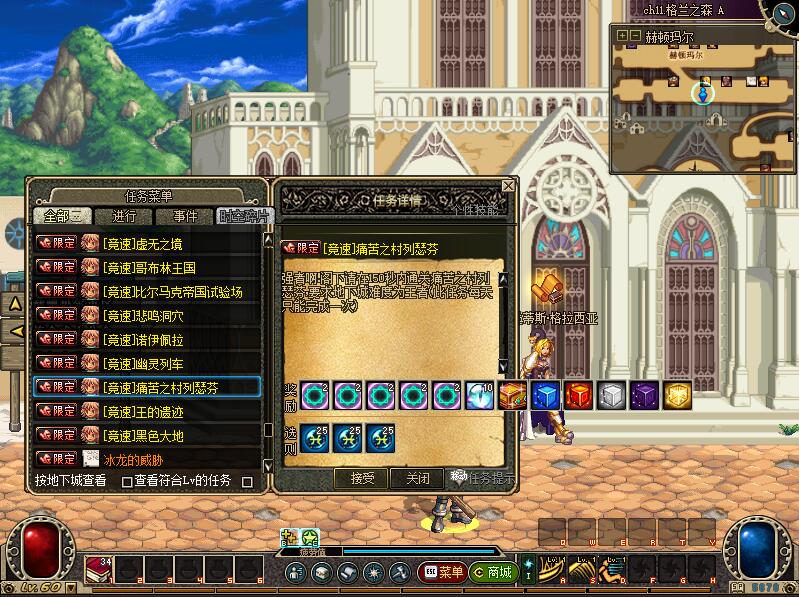Open the 事件 quest tab

pyautogui.click(x=185, y=216)
